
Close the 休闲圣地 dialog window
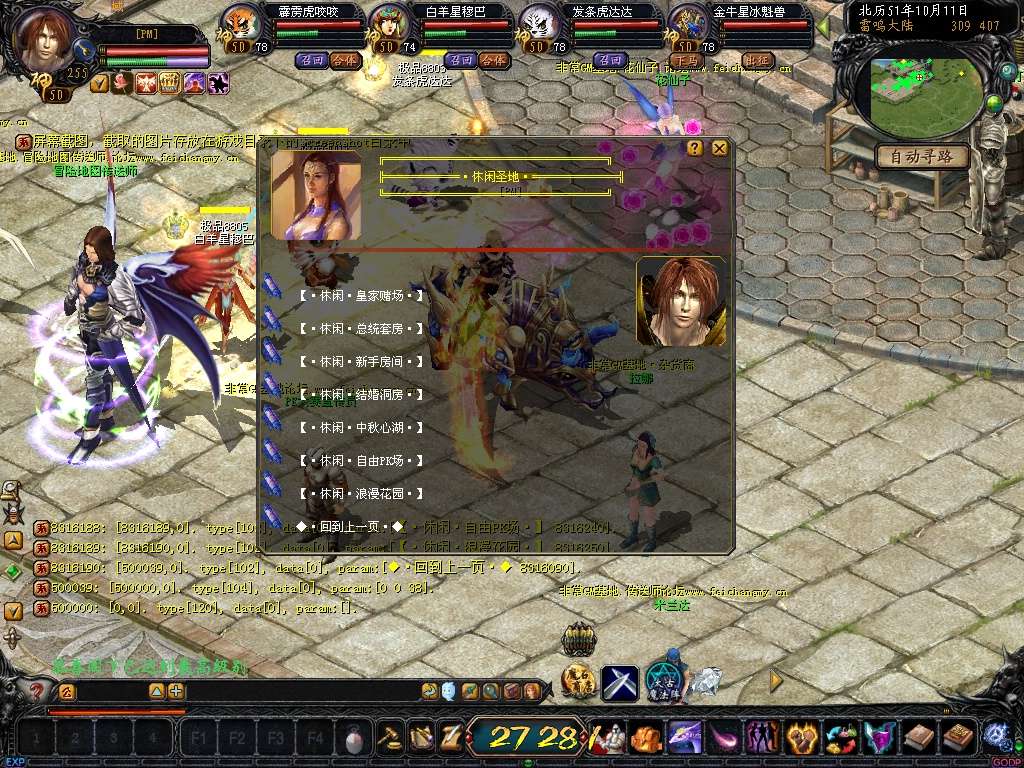pos(719,148)
